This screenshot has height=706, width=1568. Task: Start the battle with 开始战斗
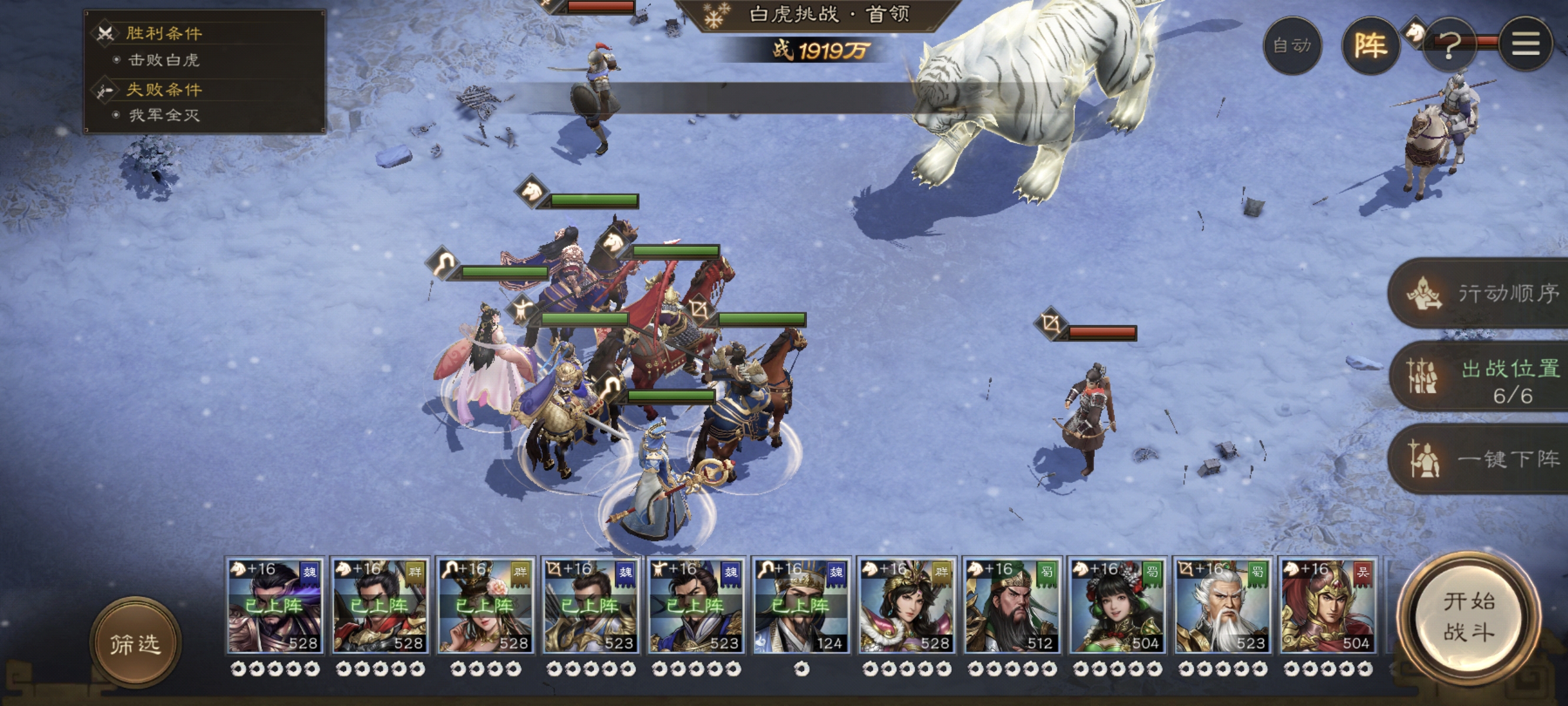pos(1468,617)
